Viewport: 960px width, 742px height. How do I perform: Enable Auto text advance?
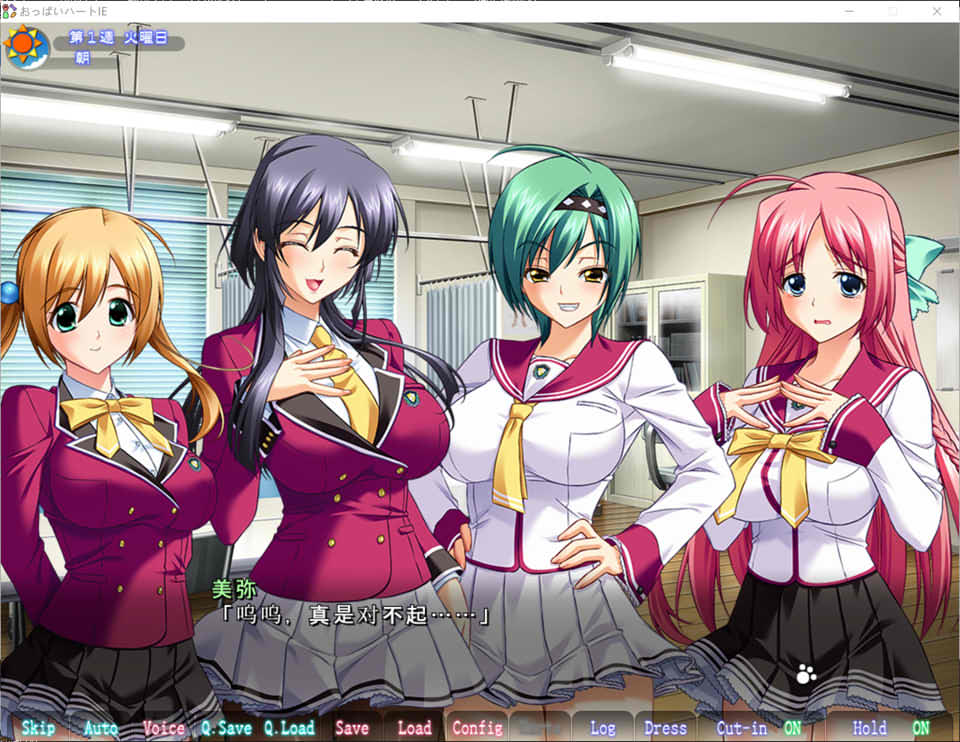pyautogui.click(x=101, y=728)
